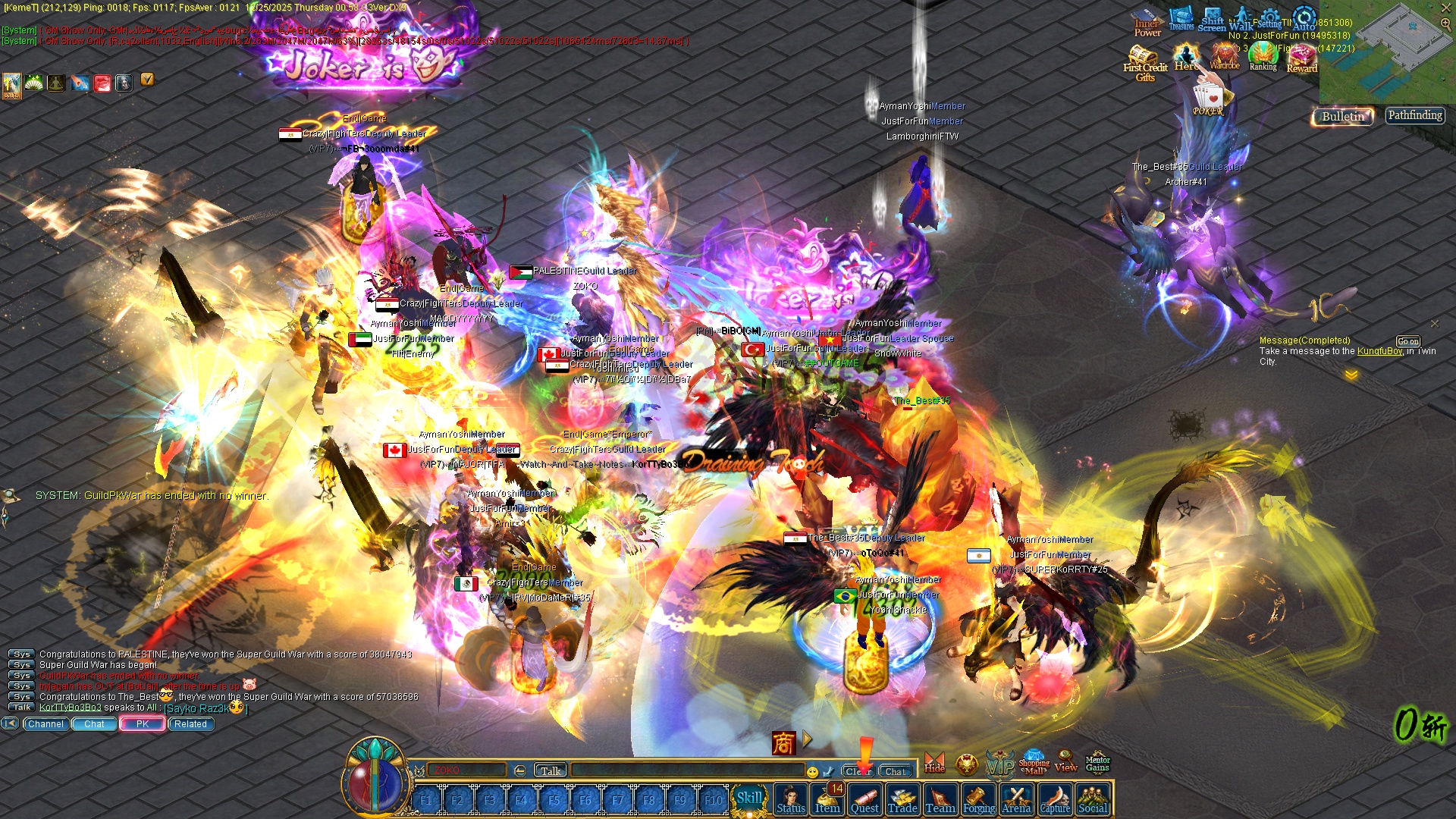The image size is (1456, 819).
Task: Open the Social panel
Action: tap(1093, 799)
